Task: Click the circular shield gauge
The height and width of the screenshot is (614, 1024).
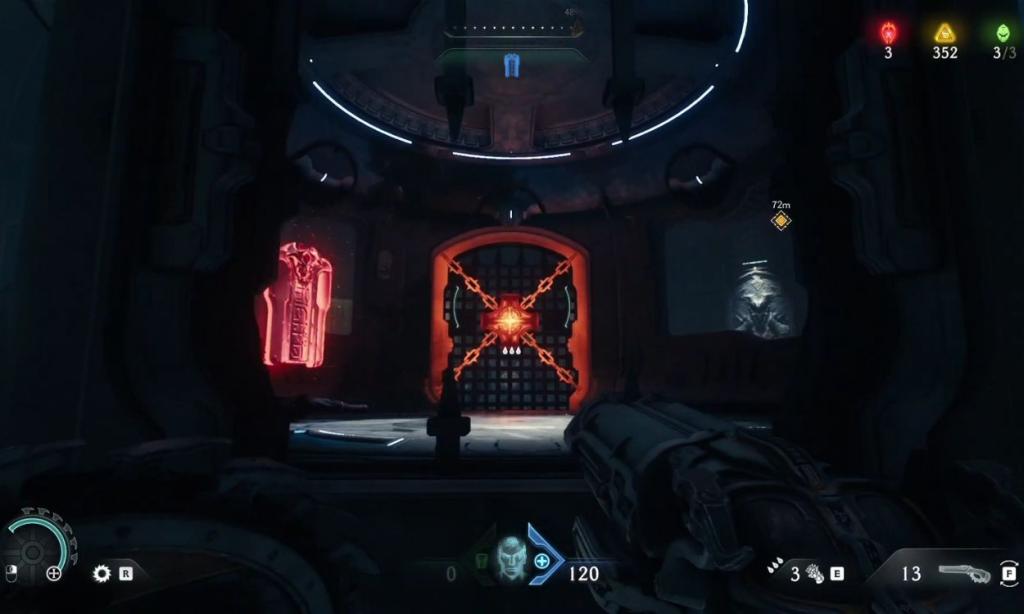Action: (x=33, y=552)
